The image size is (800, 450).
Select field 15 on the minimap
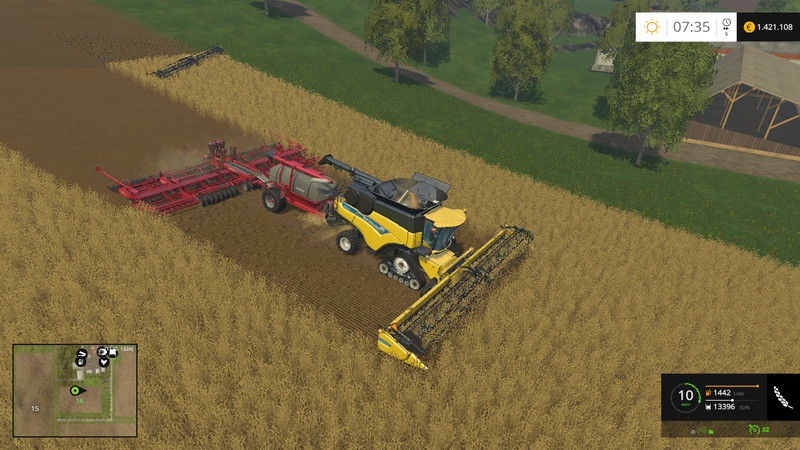(34, 408)
